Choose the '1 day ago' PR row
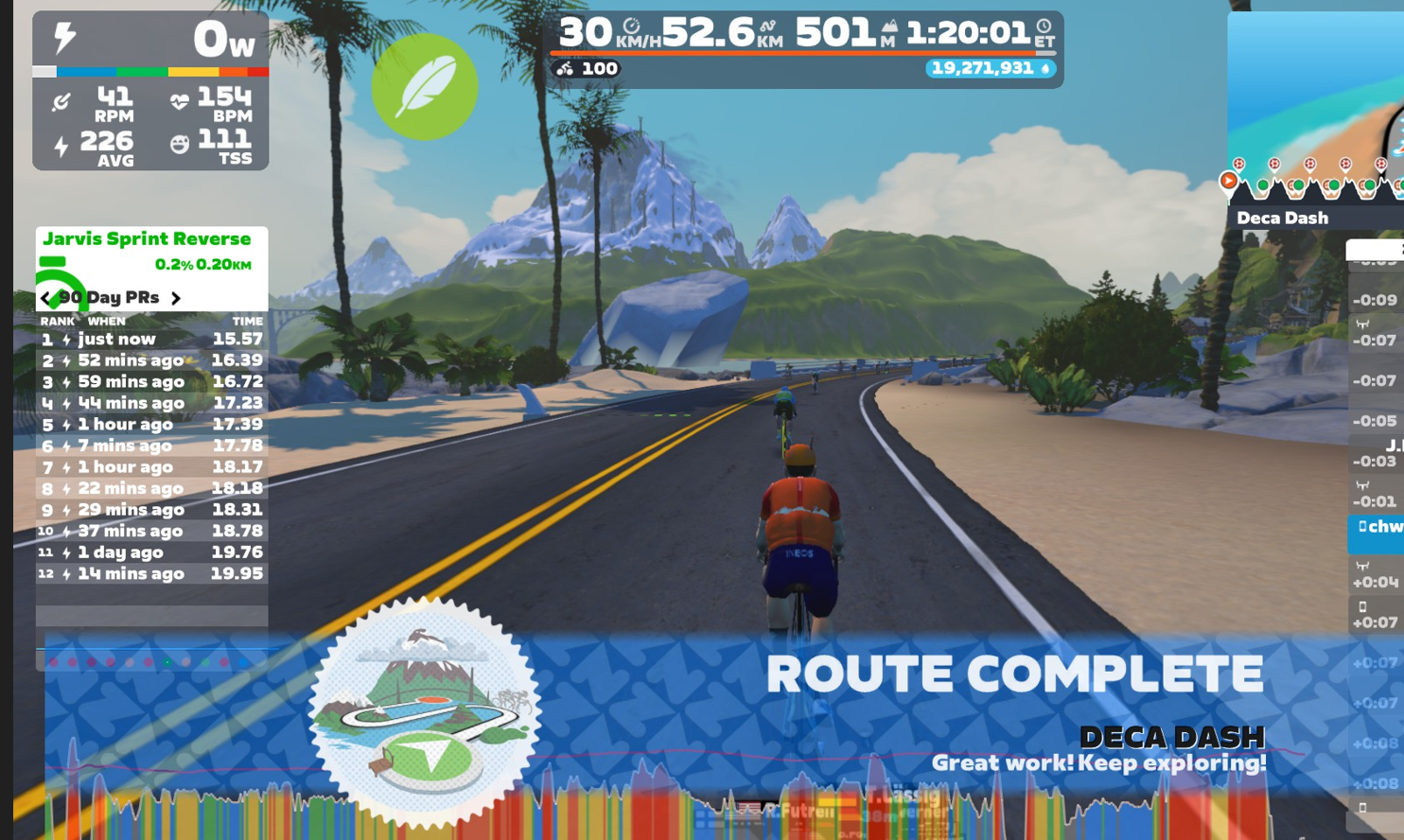The height and width of the screenshot is (840, 1404). coord(151,552)
